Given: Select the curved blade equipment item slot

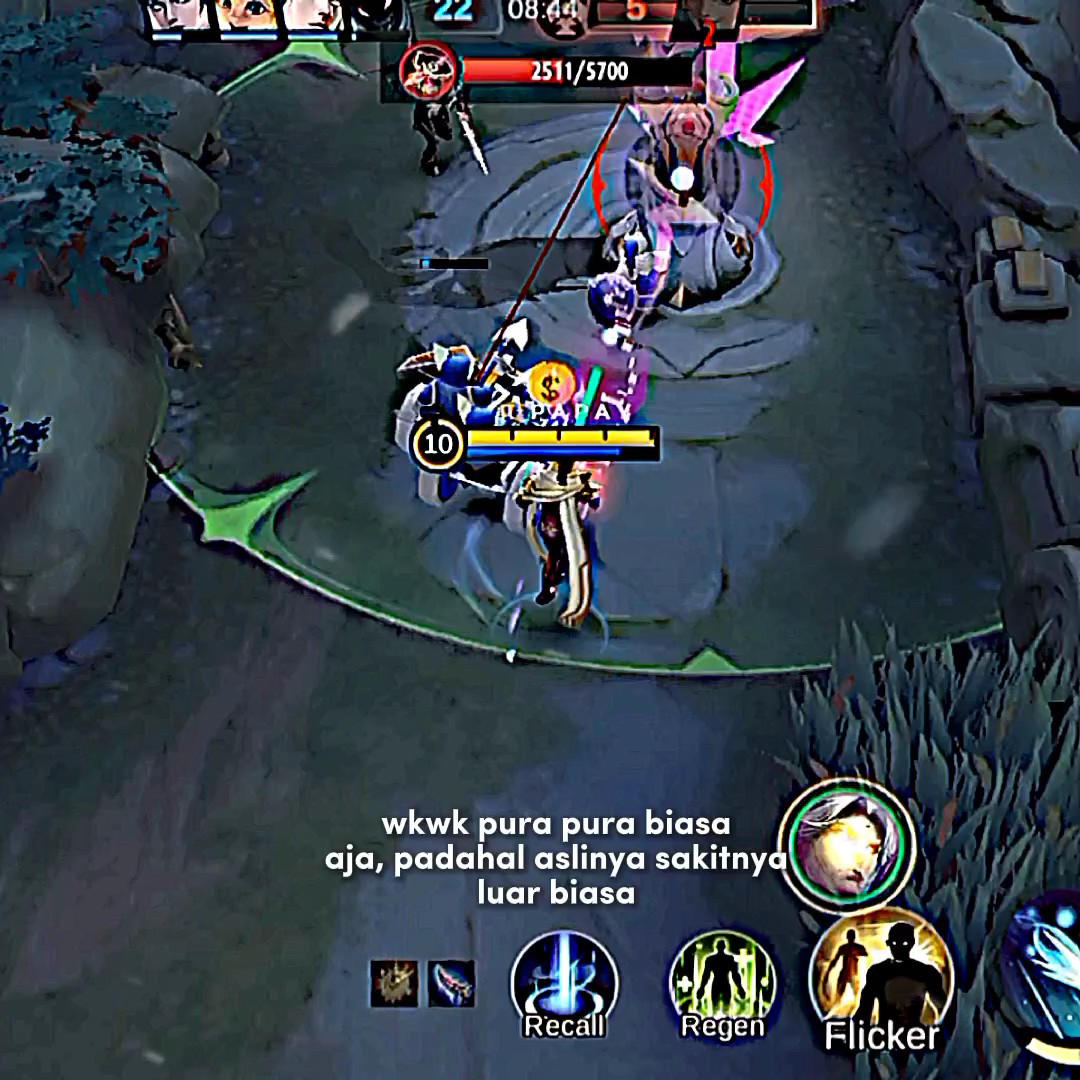Looking at the screenshot, I should pyautogui.click(x=451, y=983).
